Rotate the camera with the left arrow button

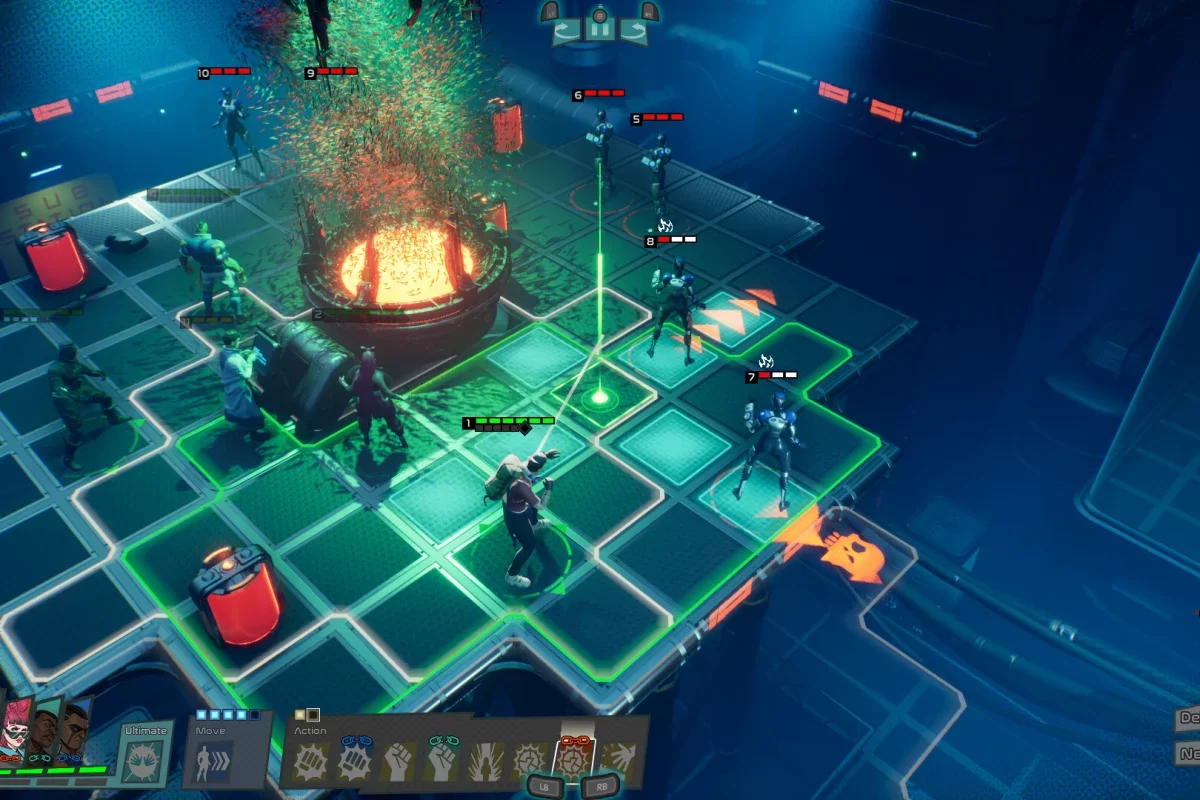(x=566, y=29)
